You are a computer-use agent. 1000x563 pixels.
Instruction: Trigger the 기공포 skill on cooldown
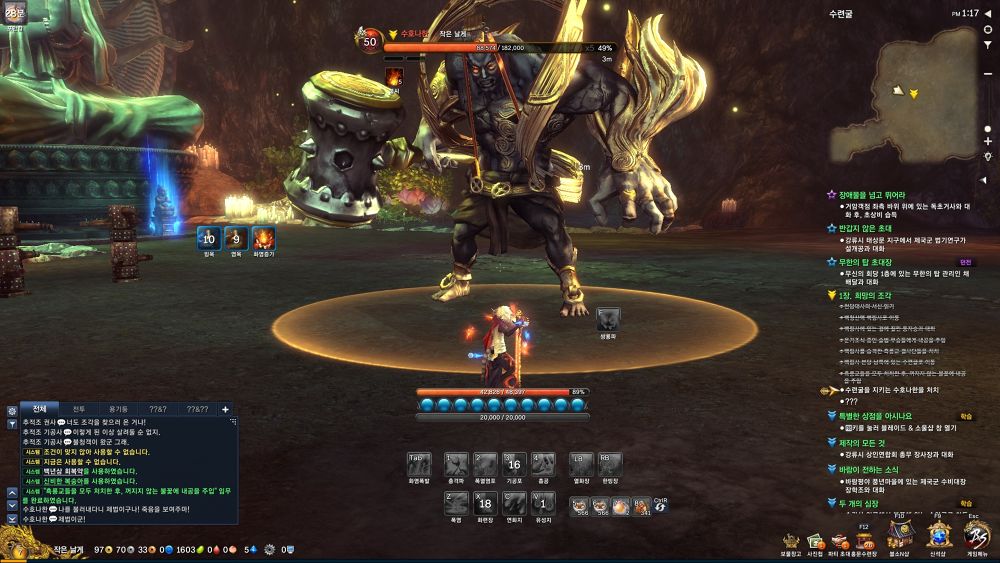click(514, 464)
